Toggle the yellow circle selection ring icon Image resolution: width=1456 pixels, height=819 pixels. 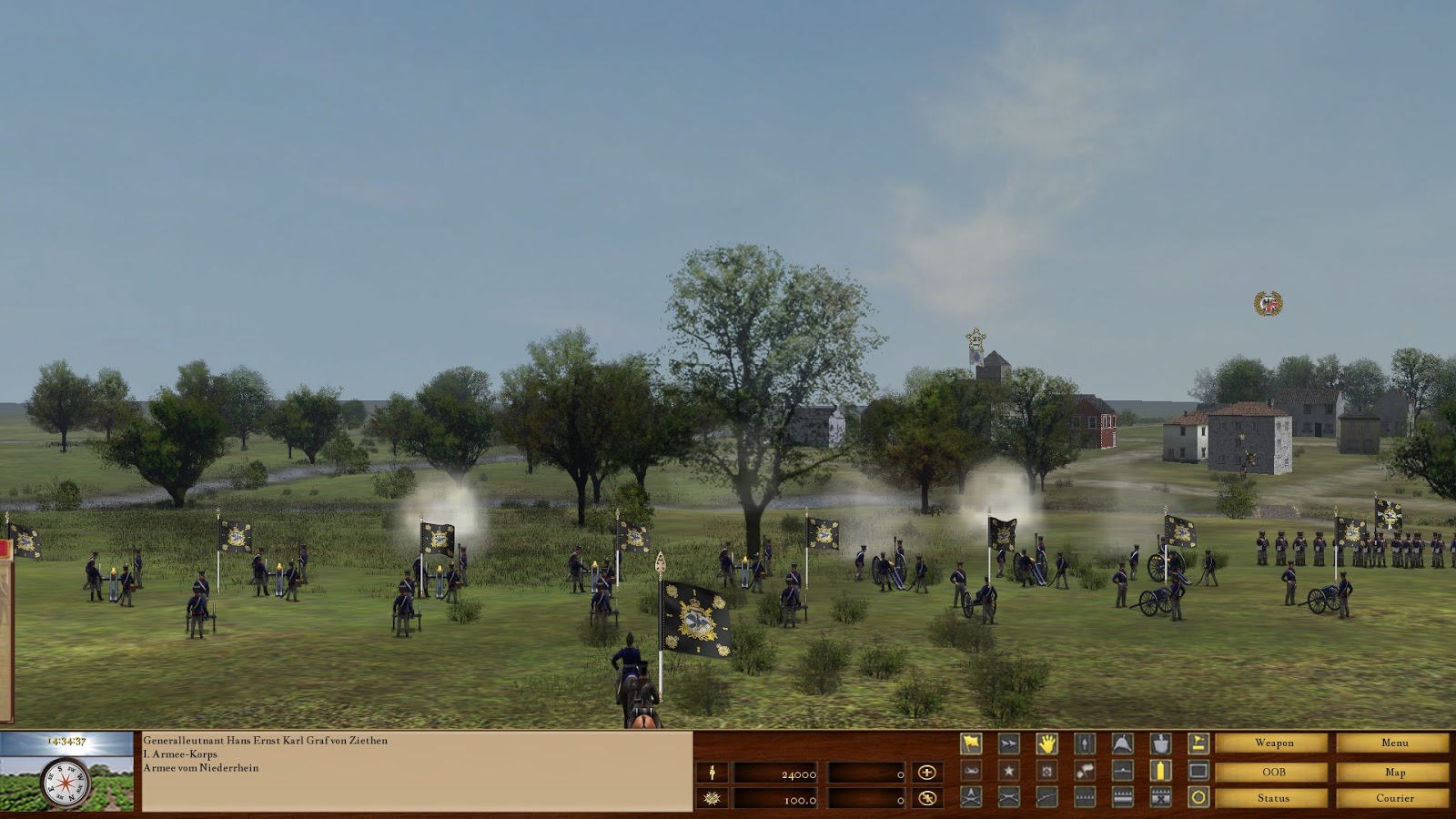(1198, 797)
